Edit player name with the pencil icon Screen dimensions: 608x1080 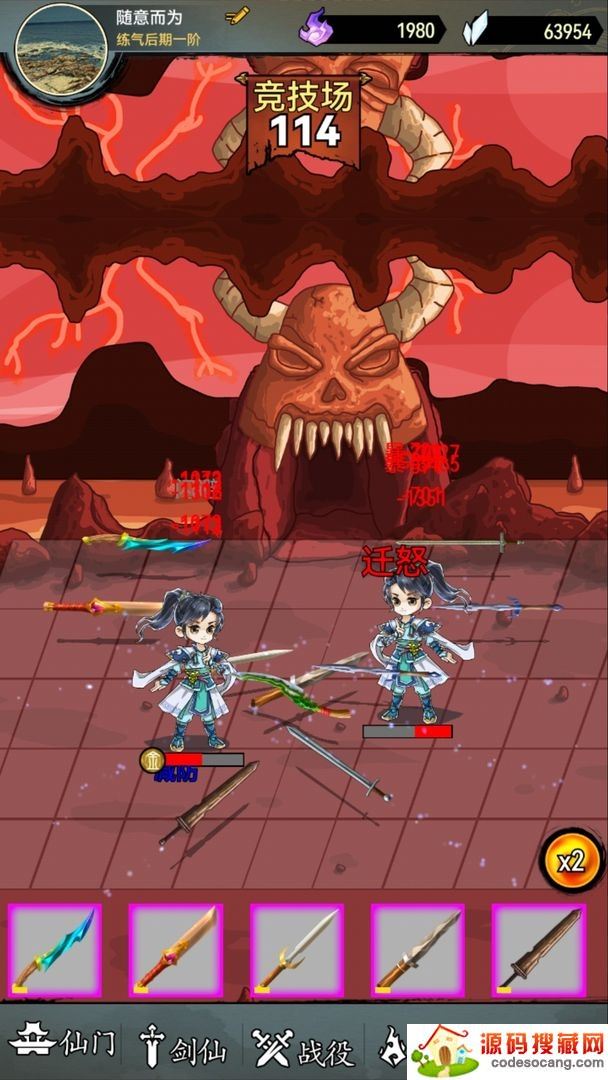point(237,15)
